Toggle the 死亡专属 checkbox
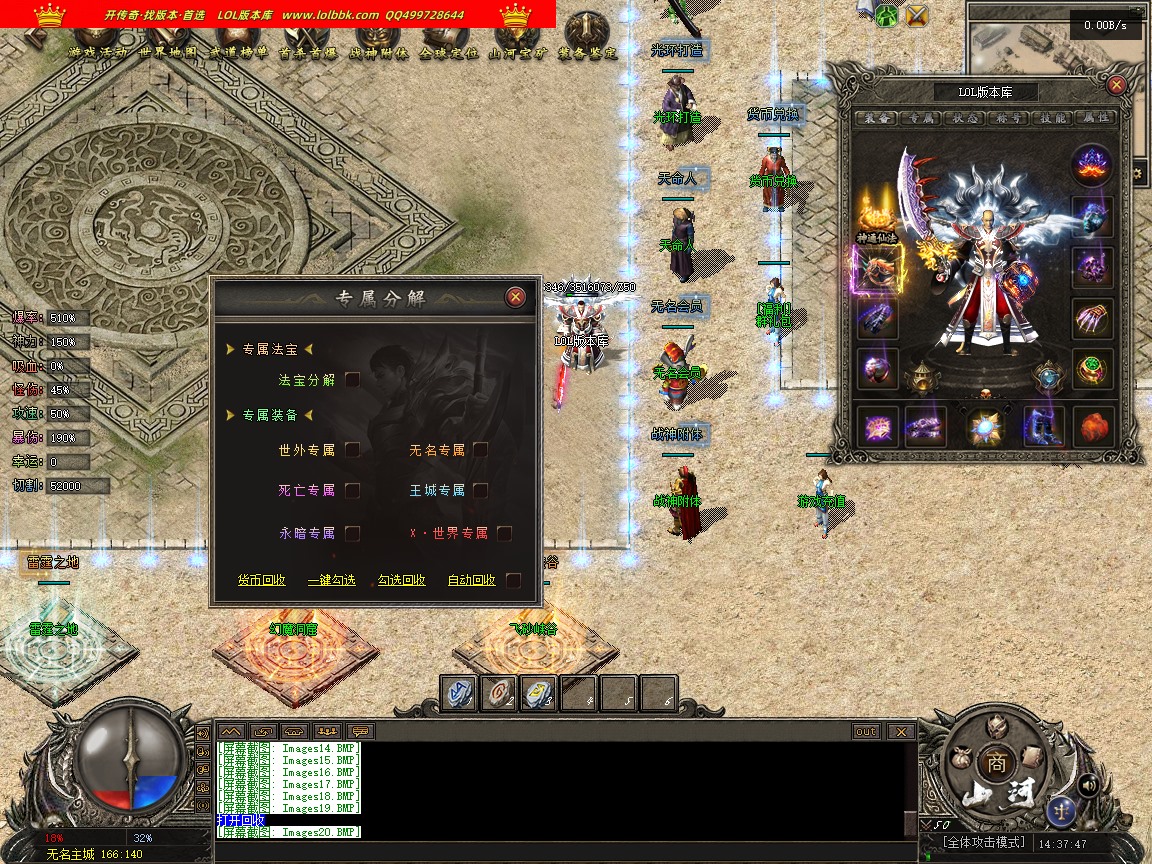The height and width of the screenshot is (864, 1152). 352,490
